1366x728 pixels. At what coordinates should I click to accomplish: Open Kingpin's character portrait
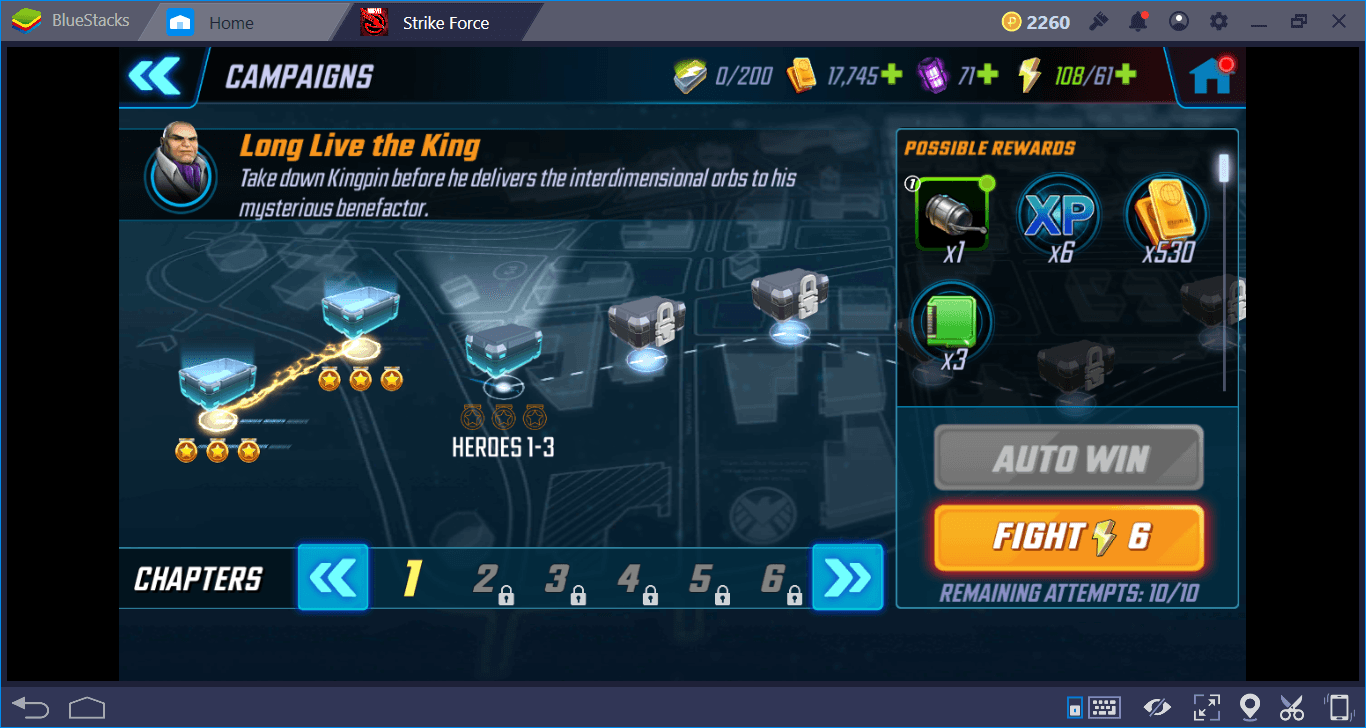pos(180,175)
